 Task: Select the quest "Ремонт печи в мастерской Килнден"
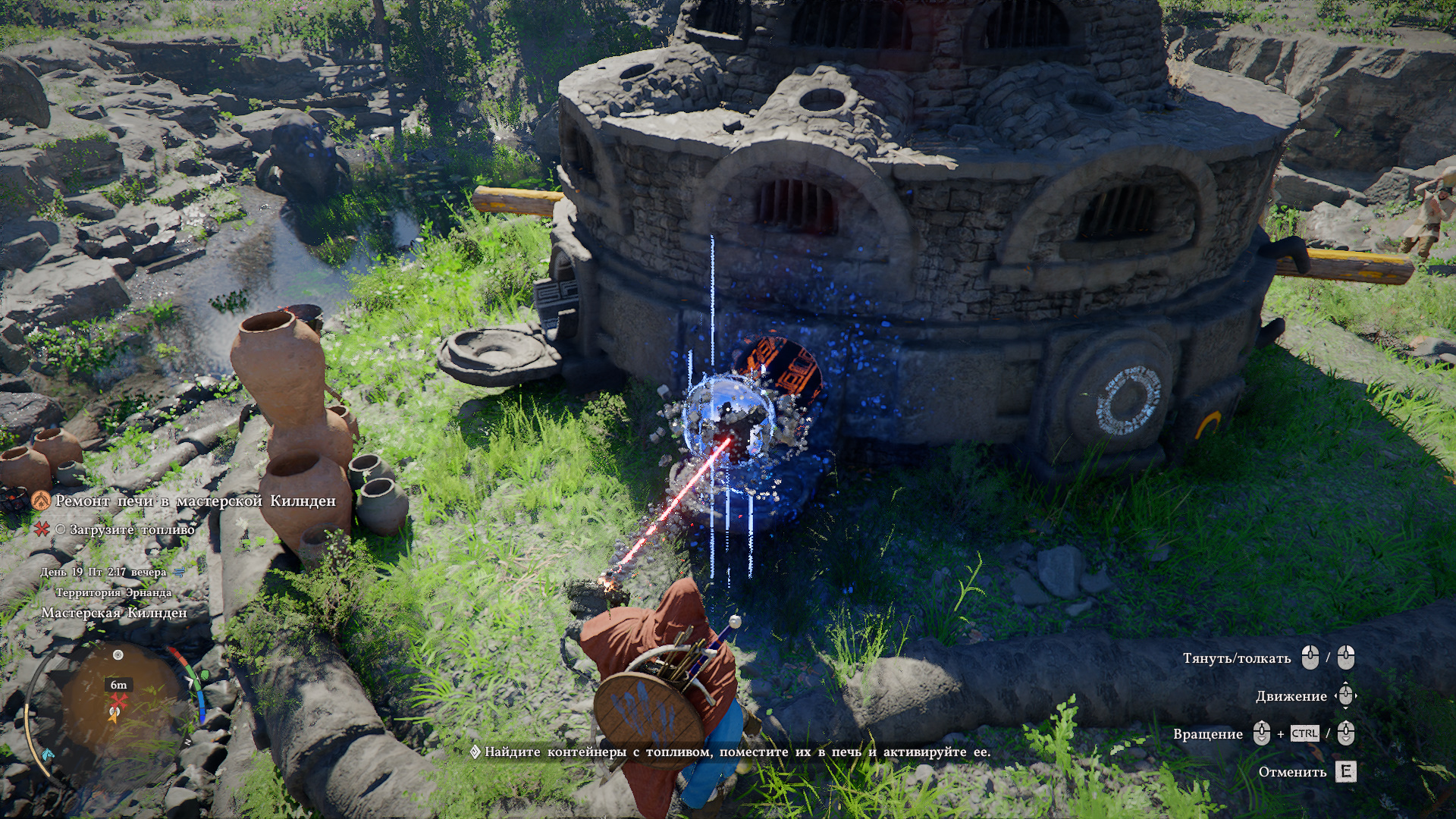(195, 501)
